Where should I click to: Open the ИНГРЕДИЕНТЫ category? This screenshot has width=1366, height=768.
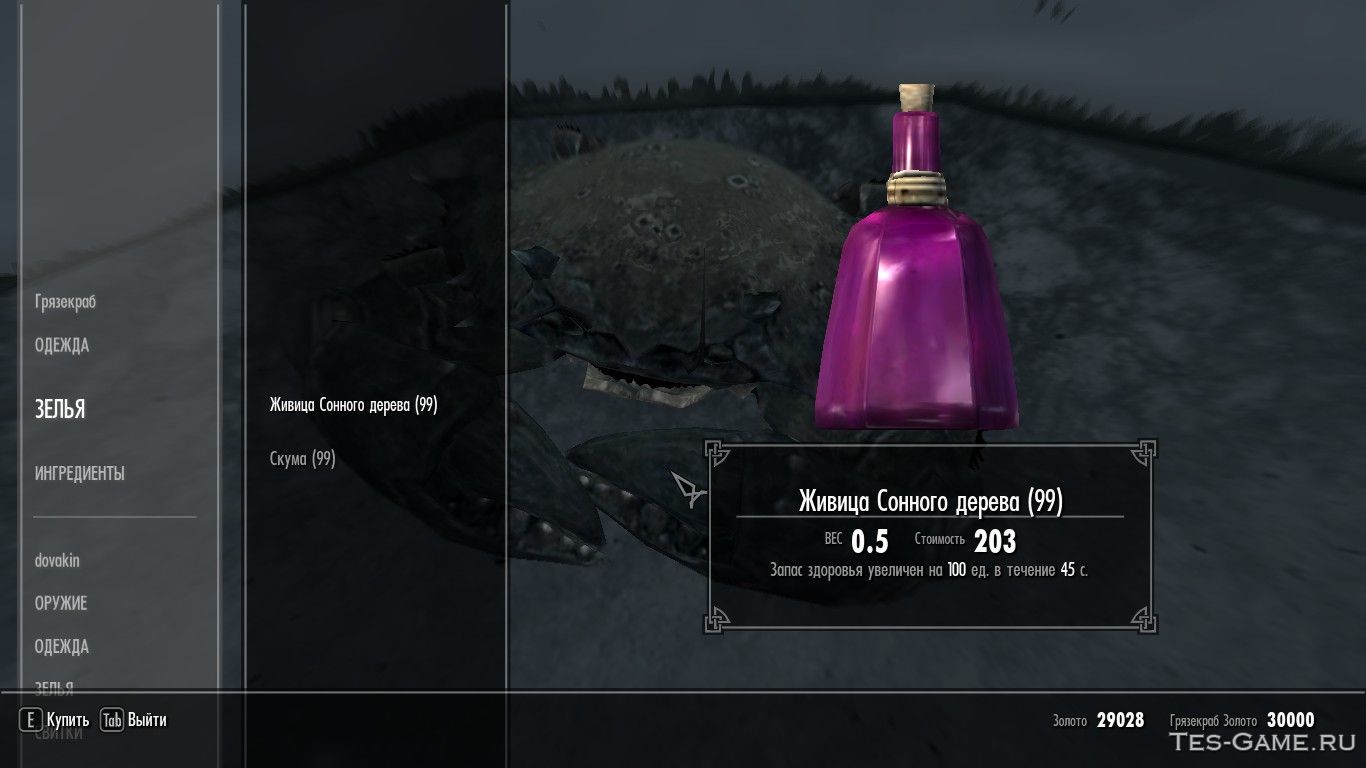(80, 474)
